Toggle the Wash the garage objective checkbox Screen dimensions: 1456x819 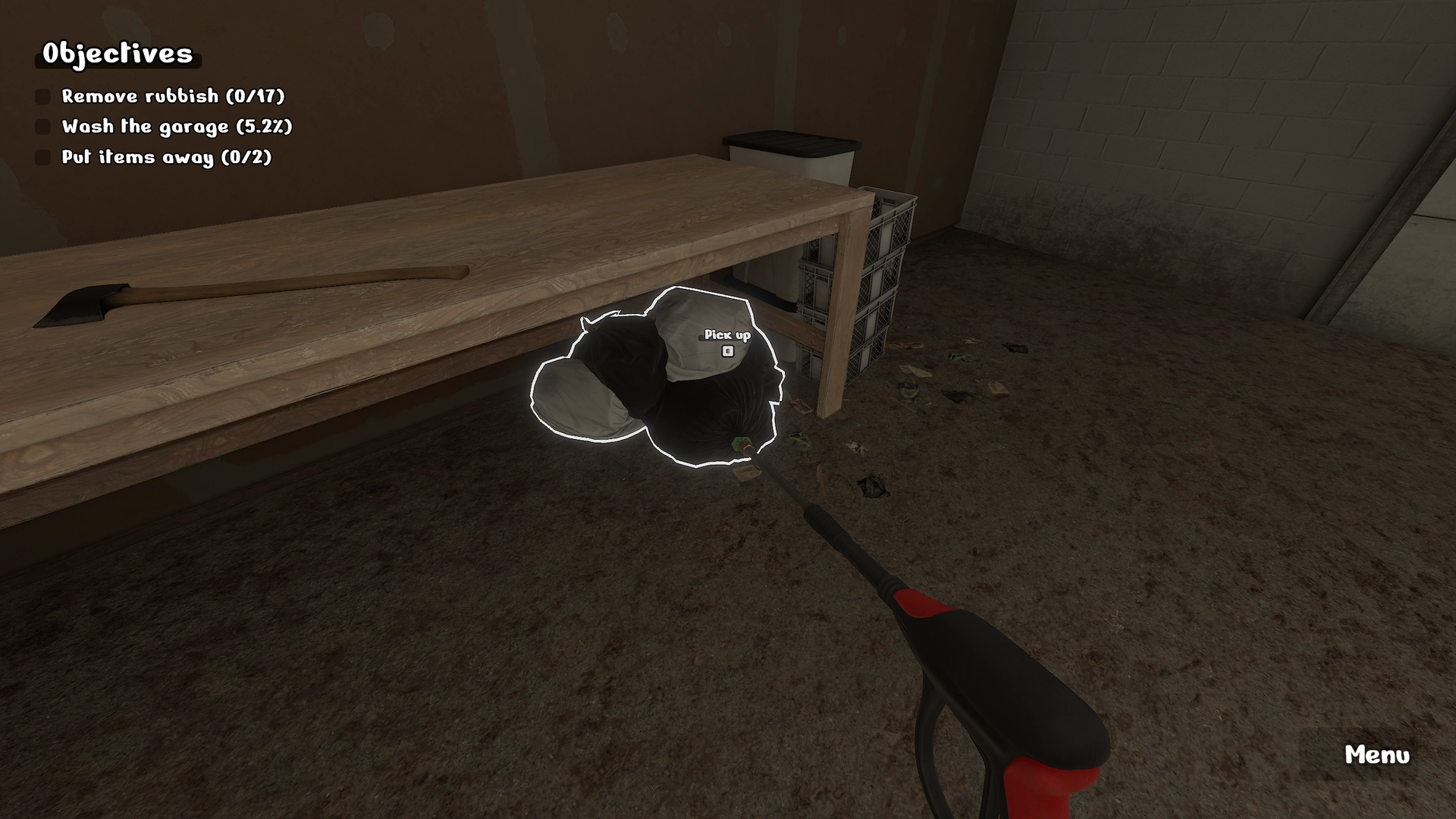[x=42, y=127]
